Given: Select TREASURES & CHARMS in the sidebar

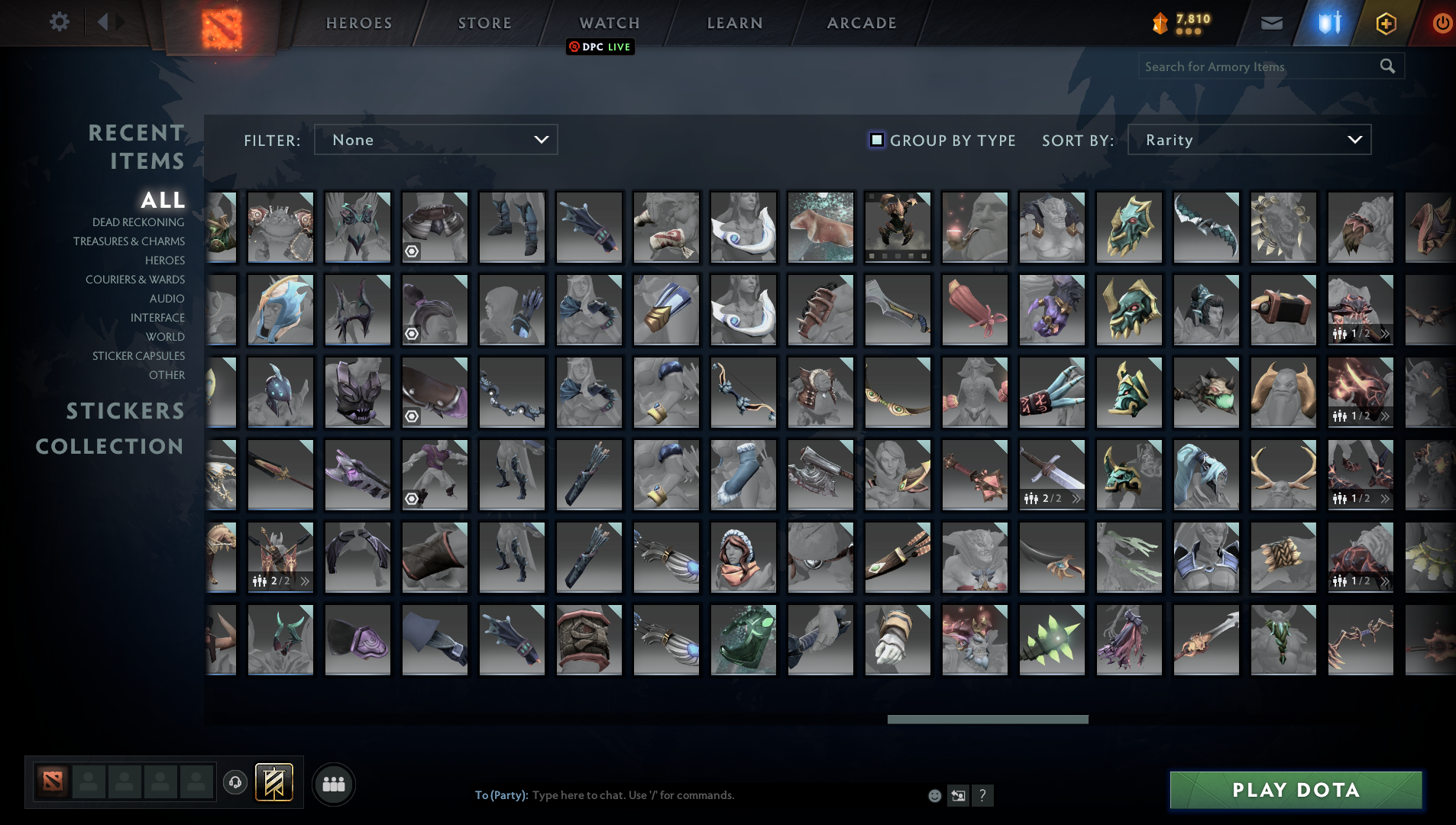Looking at the screenshot, I should click(x=130, y=241).
